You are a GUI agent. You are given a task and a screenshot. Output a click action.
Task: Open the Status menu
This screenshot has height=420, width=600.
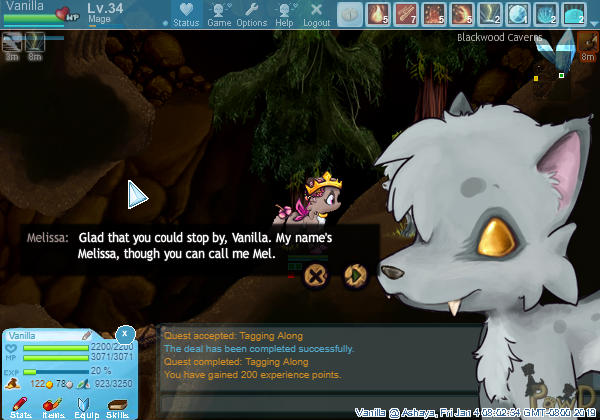(186, 14)
